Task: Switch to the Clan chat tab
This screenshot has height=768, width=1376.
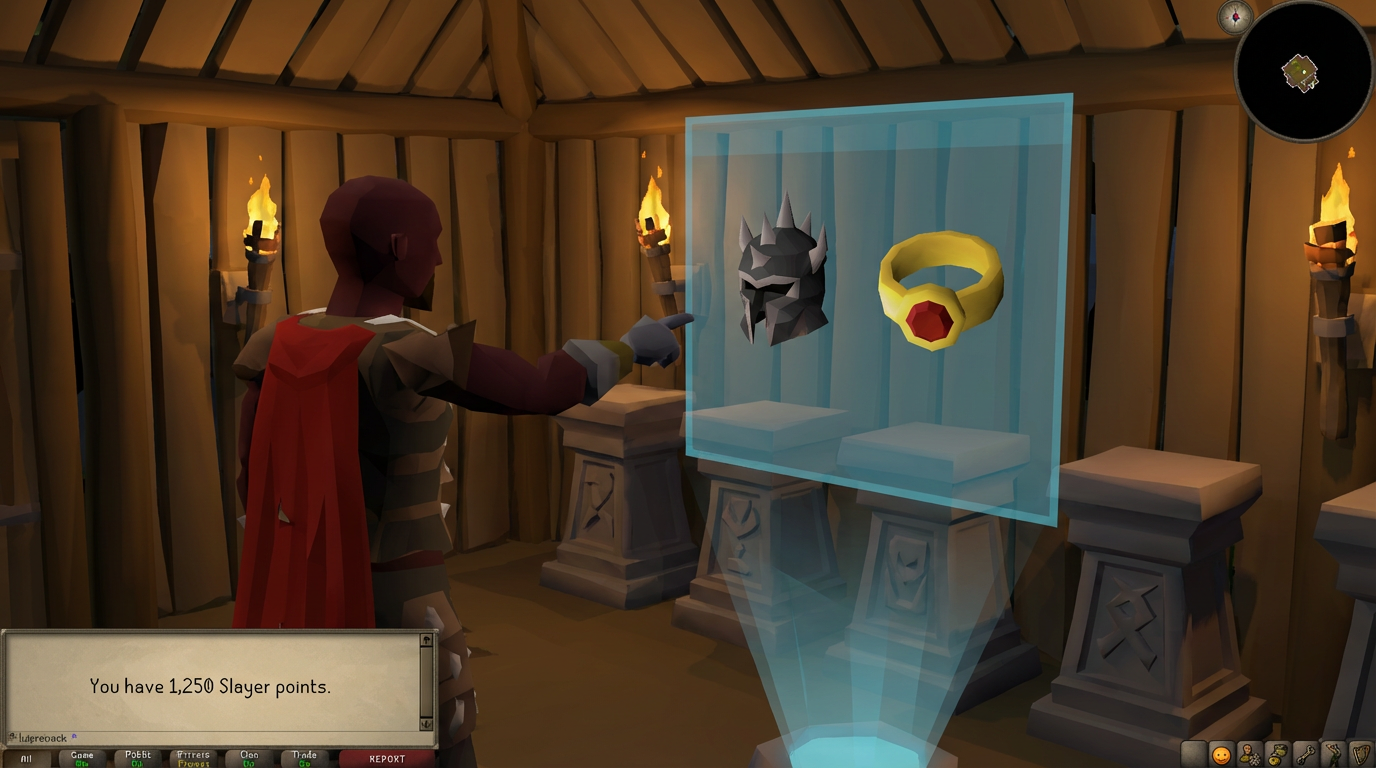Action: tap(247, 757)
